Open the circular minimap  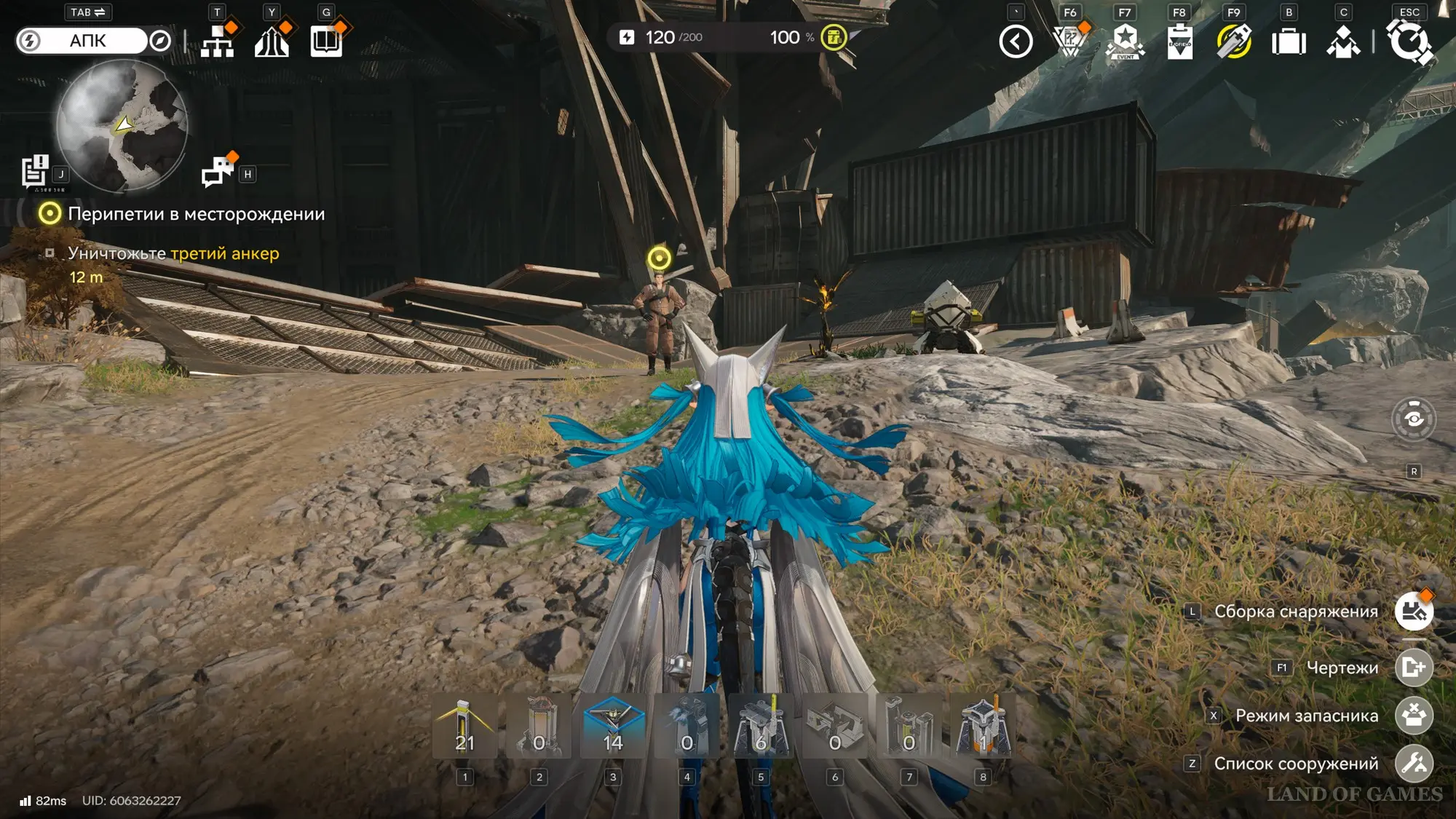click(122, 125)
